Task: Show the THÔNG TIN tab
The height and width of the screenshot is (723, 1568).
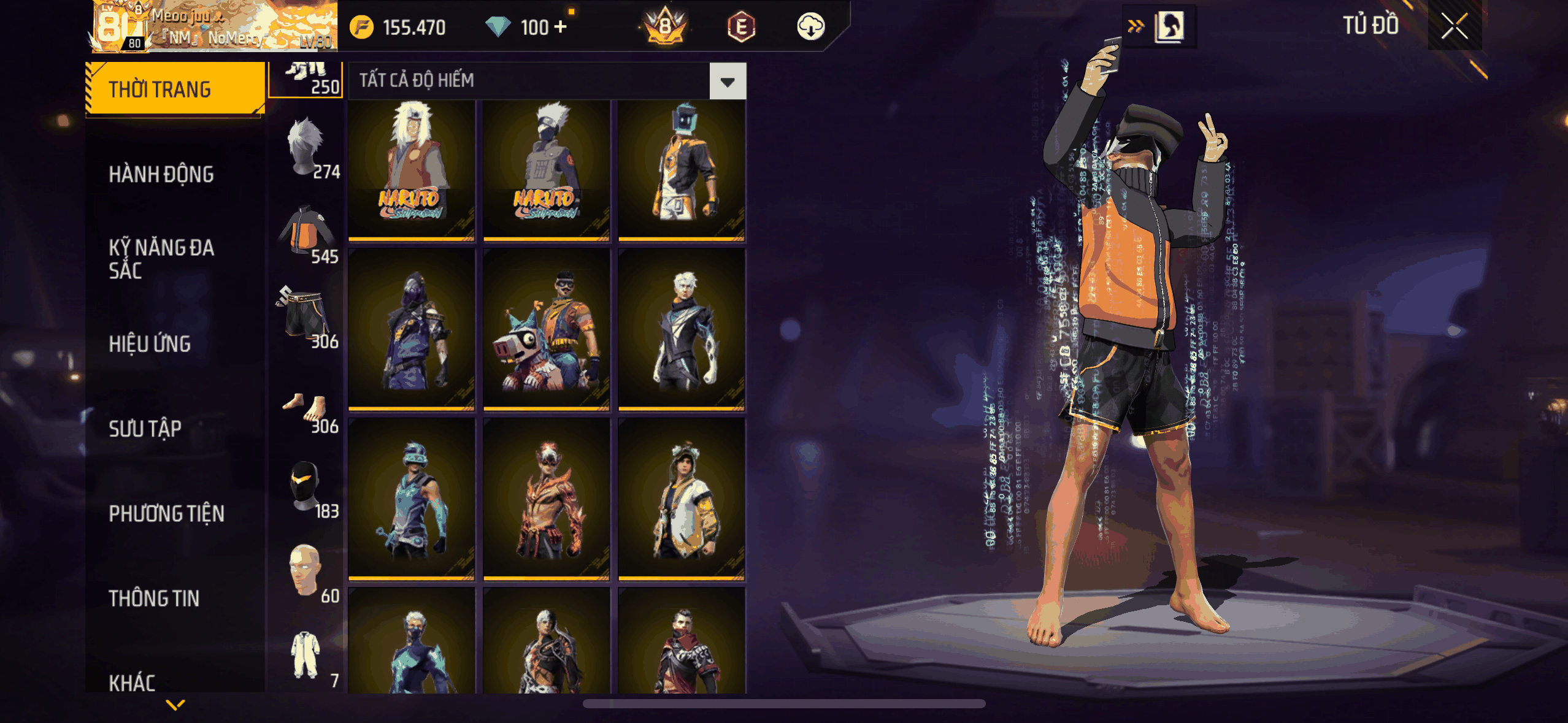Action: [154, 599]
